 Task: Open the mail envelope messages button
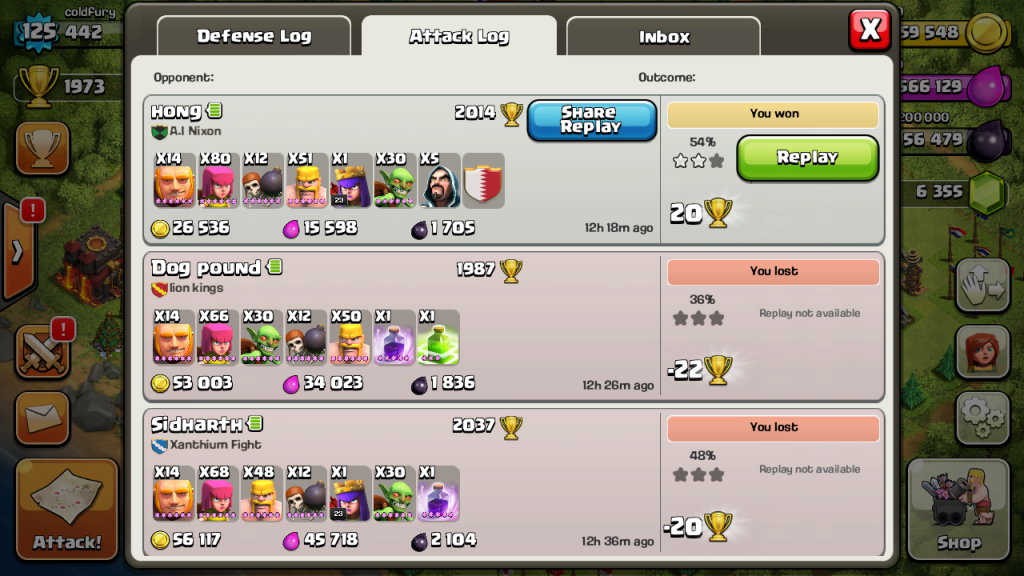pos(42,417)
